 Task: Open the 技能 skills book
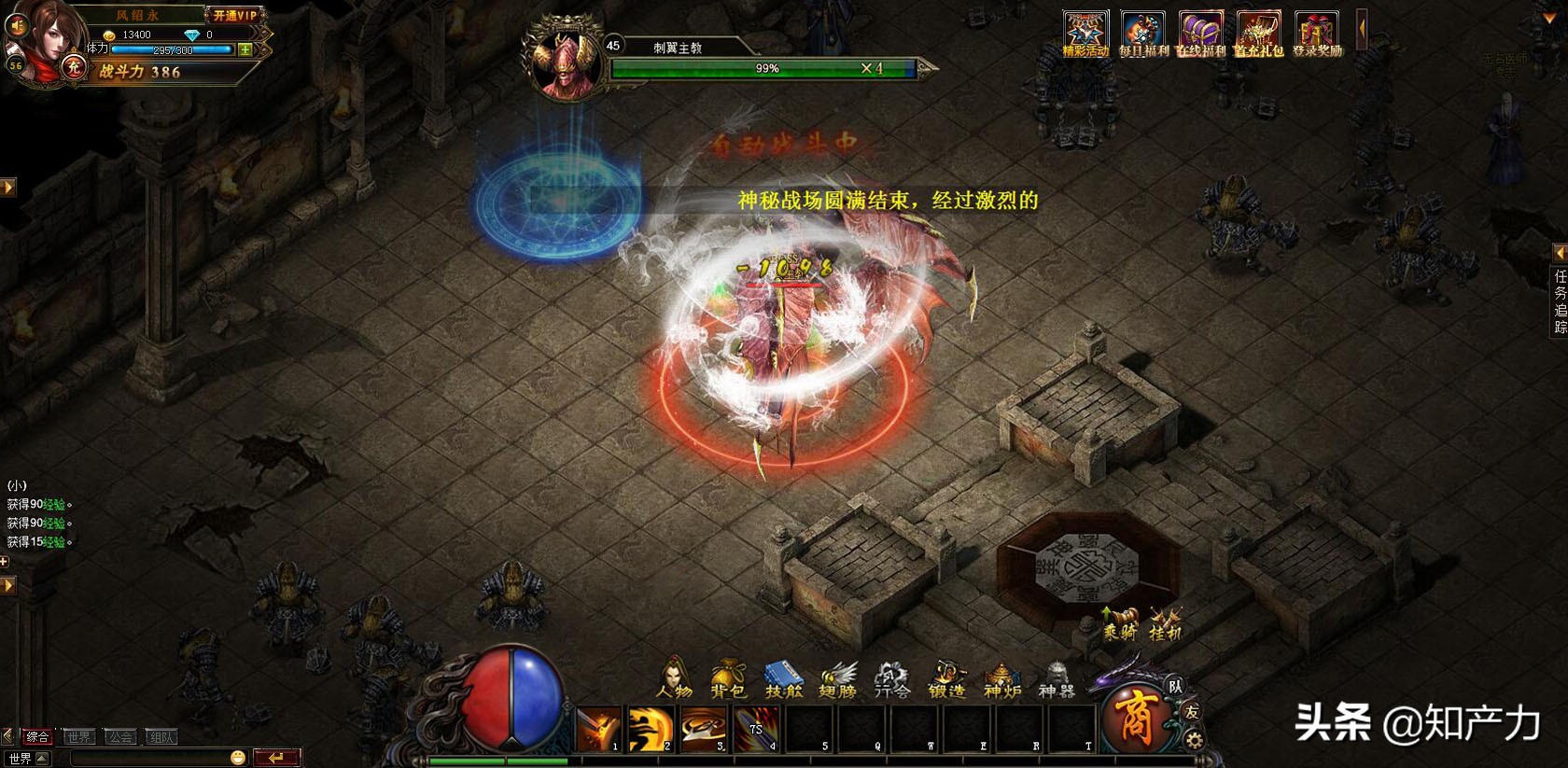[x=783, y=678]
